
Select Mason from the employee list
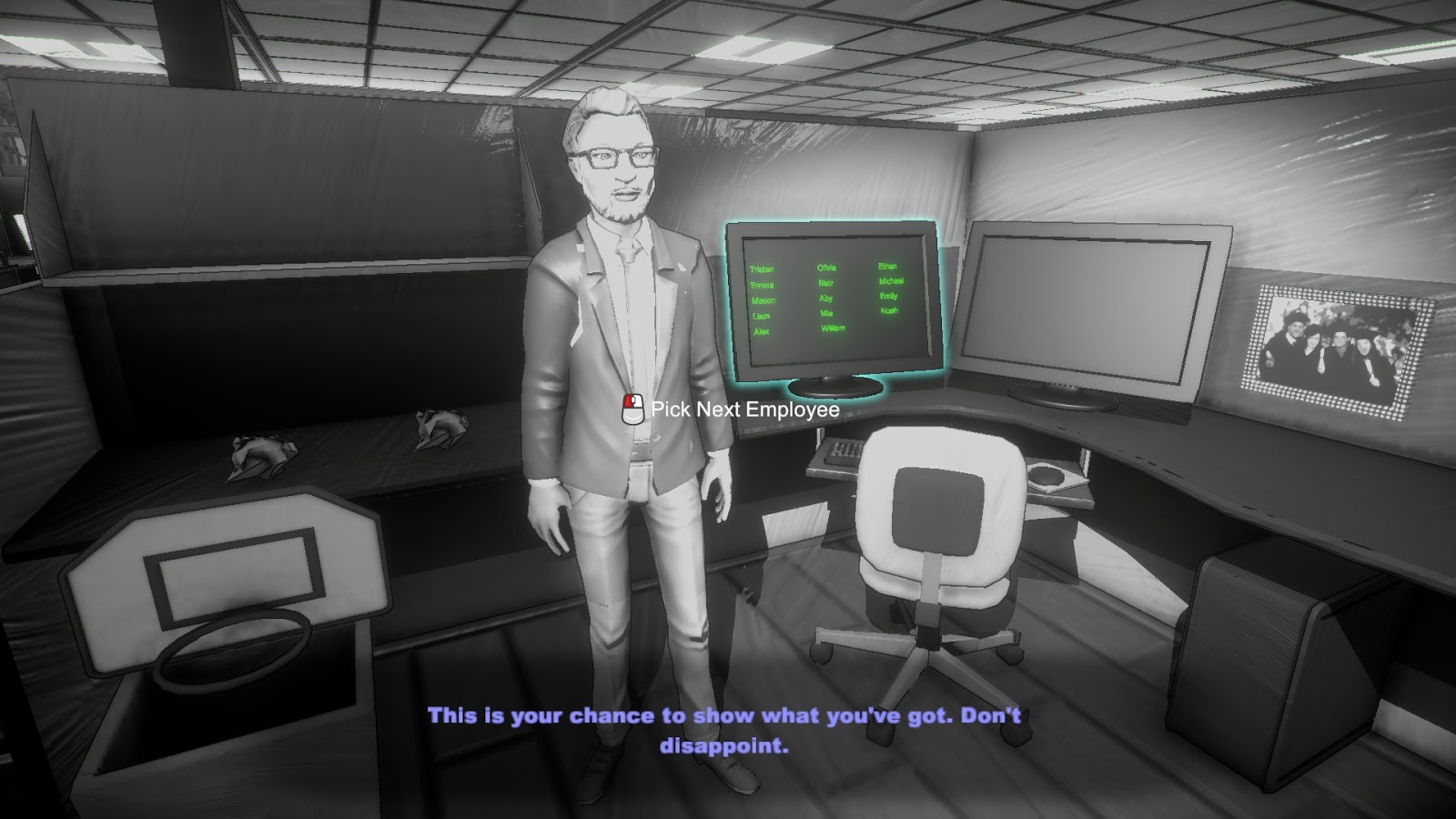pyautogui.click(x=763, y=300)
